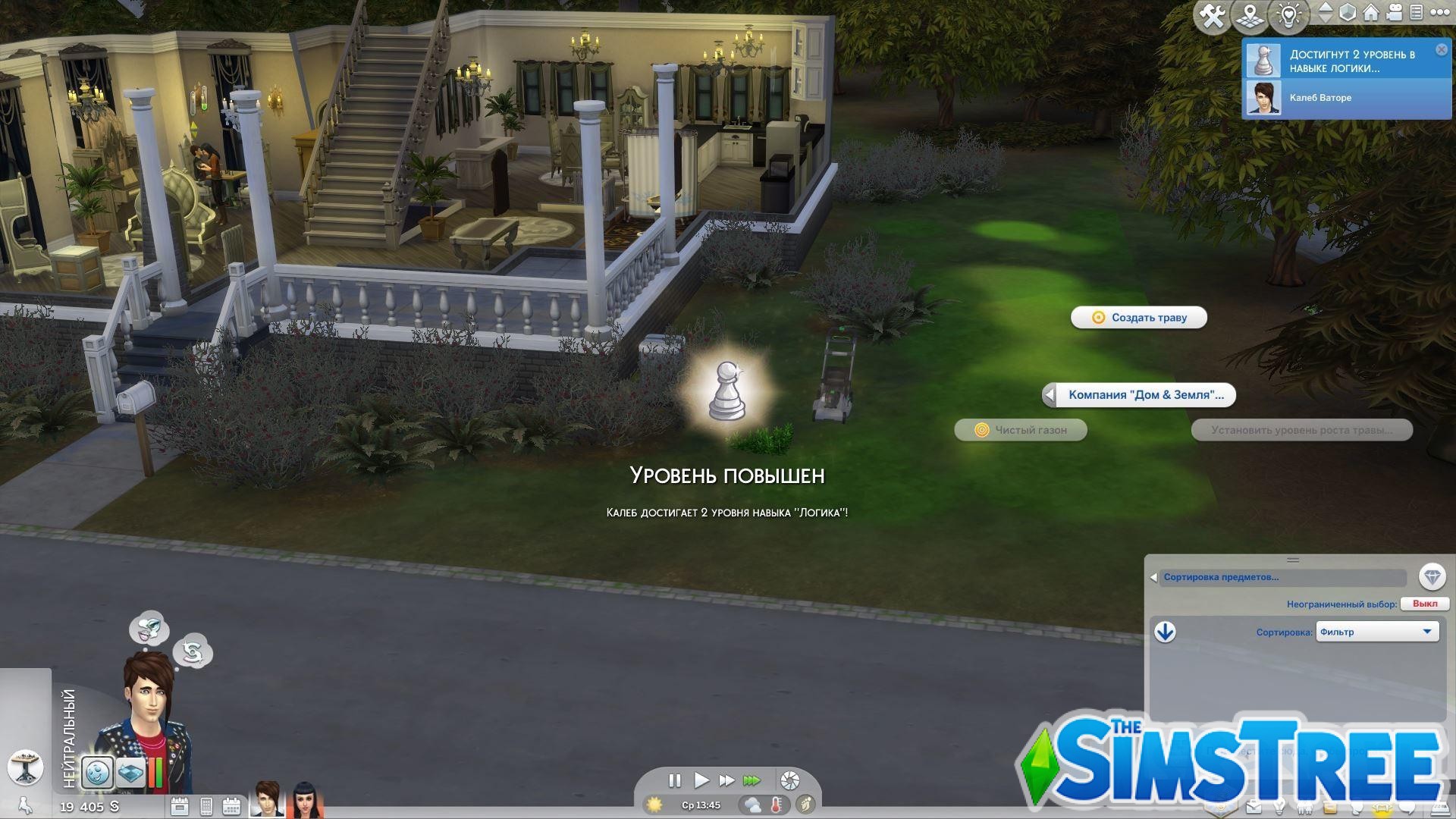Screen dimensions: 1456x819
Task: Toggle wall view with the up/down arrows
Action: 1326,13
